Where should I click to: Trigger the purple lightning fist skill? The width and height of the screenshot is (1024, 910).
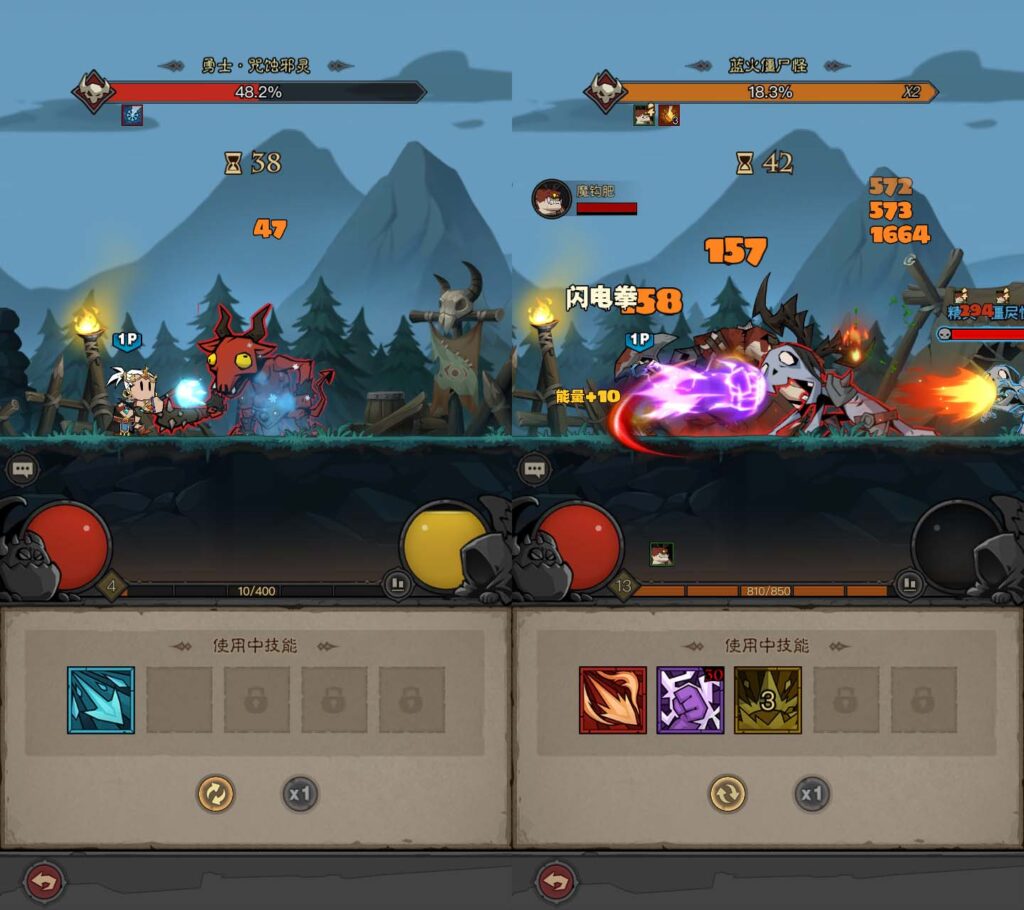point(690,700)
